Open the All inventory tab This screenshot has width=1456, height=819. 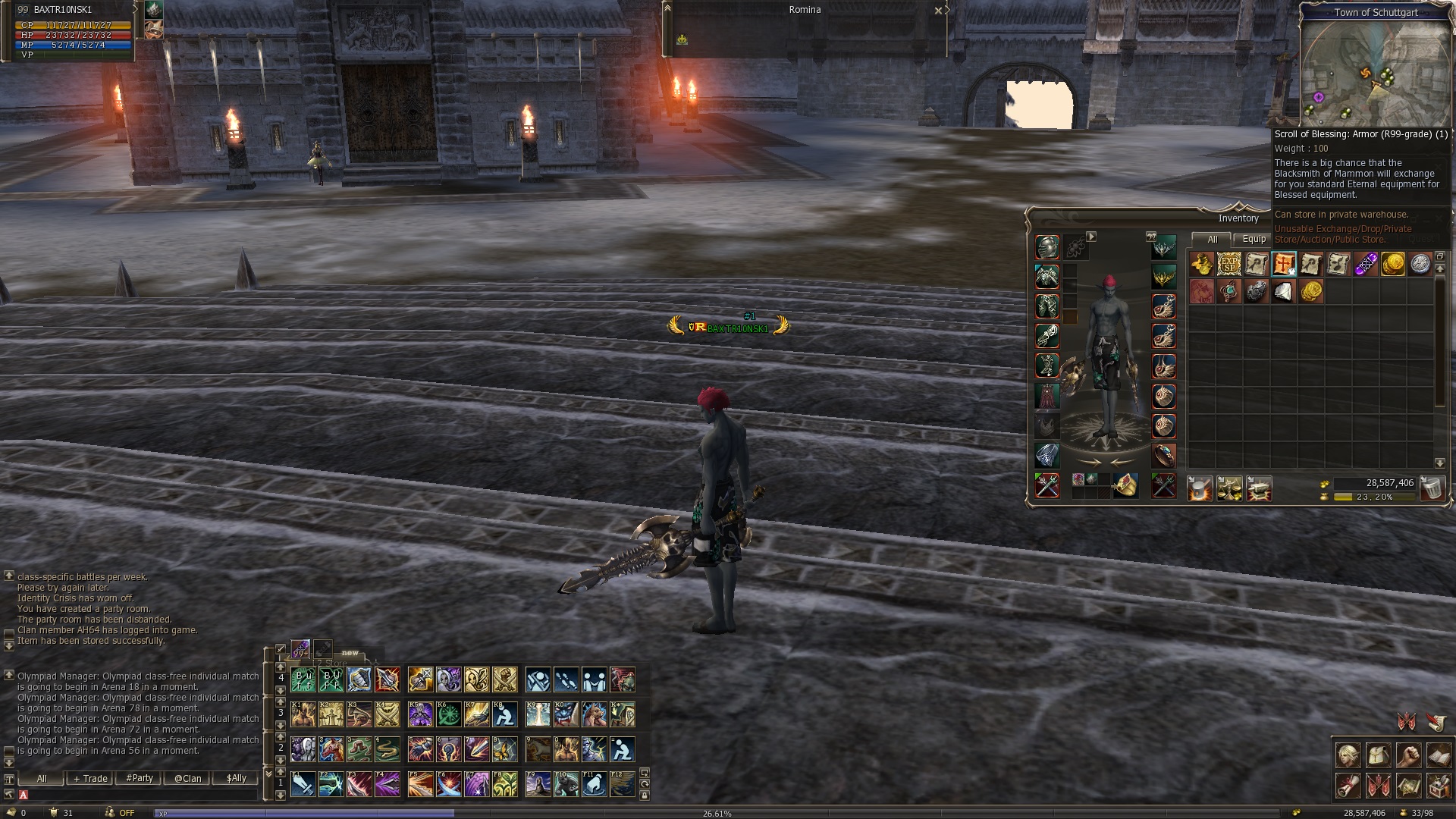(1212, 239)
